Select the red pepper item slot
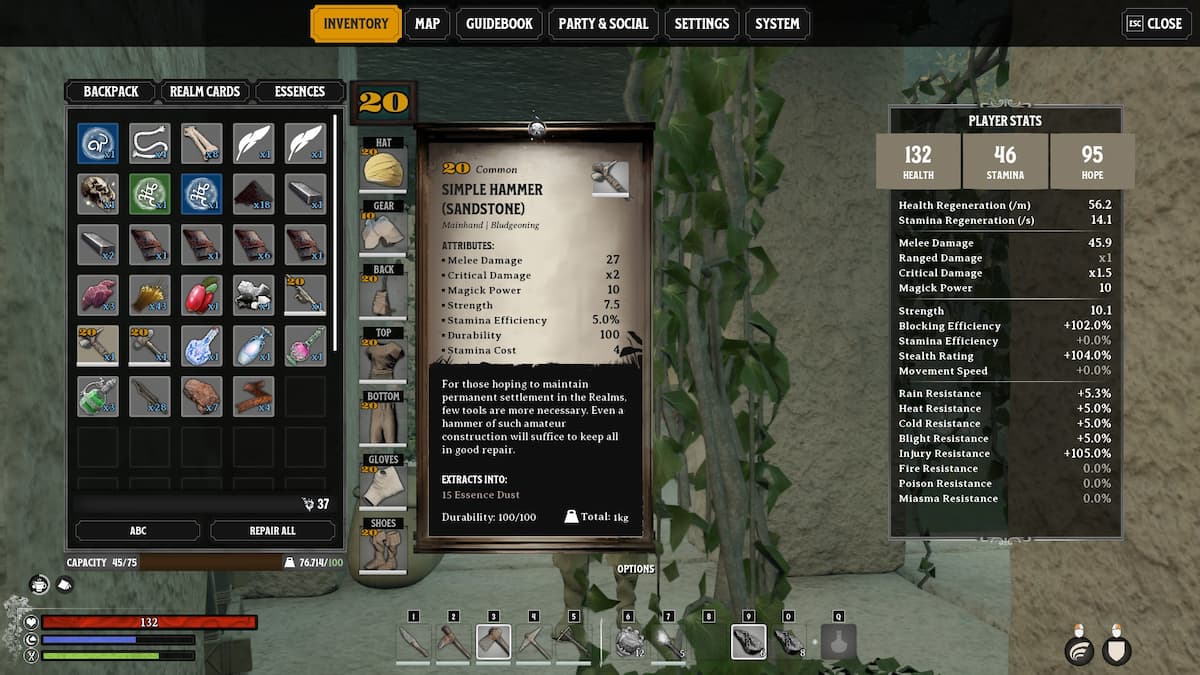The image size is (1200, 675). (x=201, y=295)
